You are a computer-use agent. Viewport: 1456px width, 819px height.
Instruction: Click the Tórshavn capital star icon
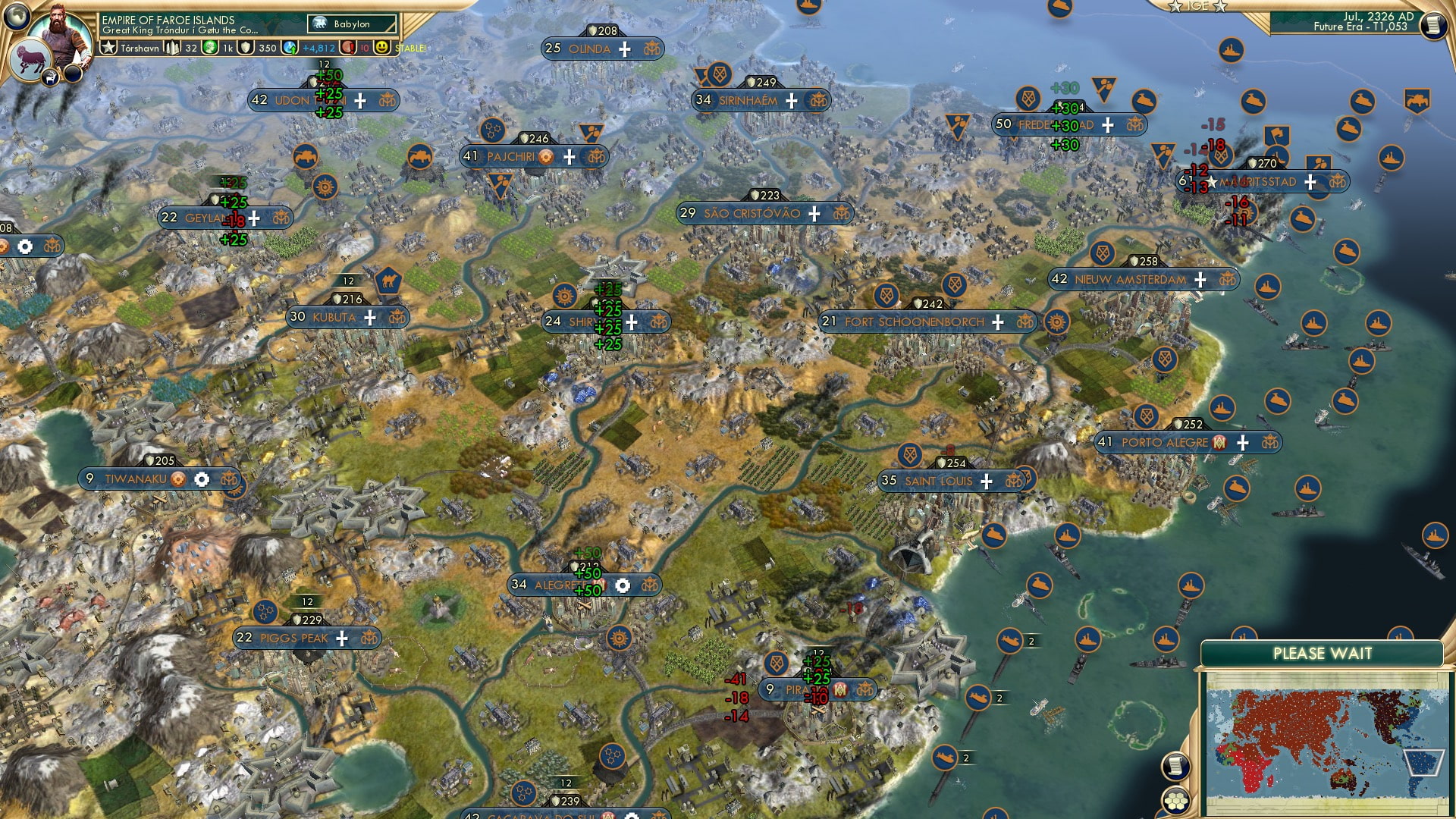pos(108,48)
